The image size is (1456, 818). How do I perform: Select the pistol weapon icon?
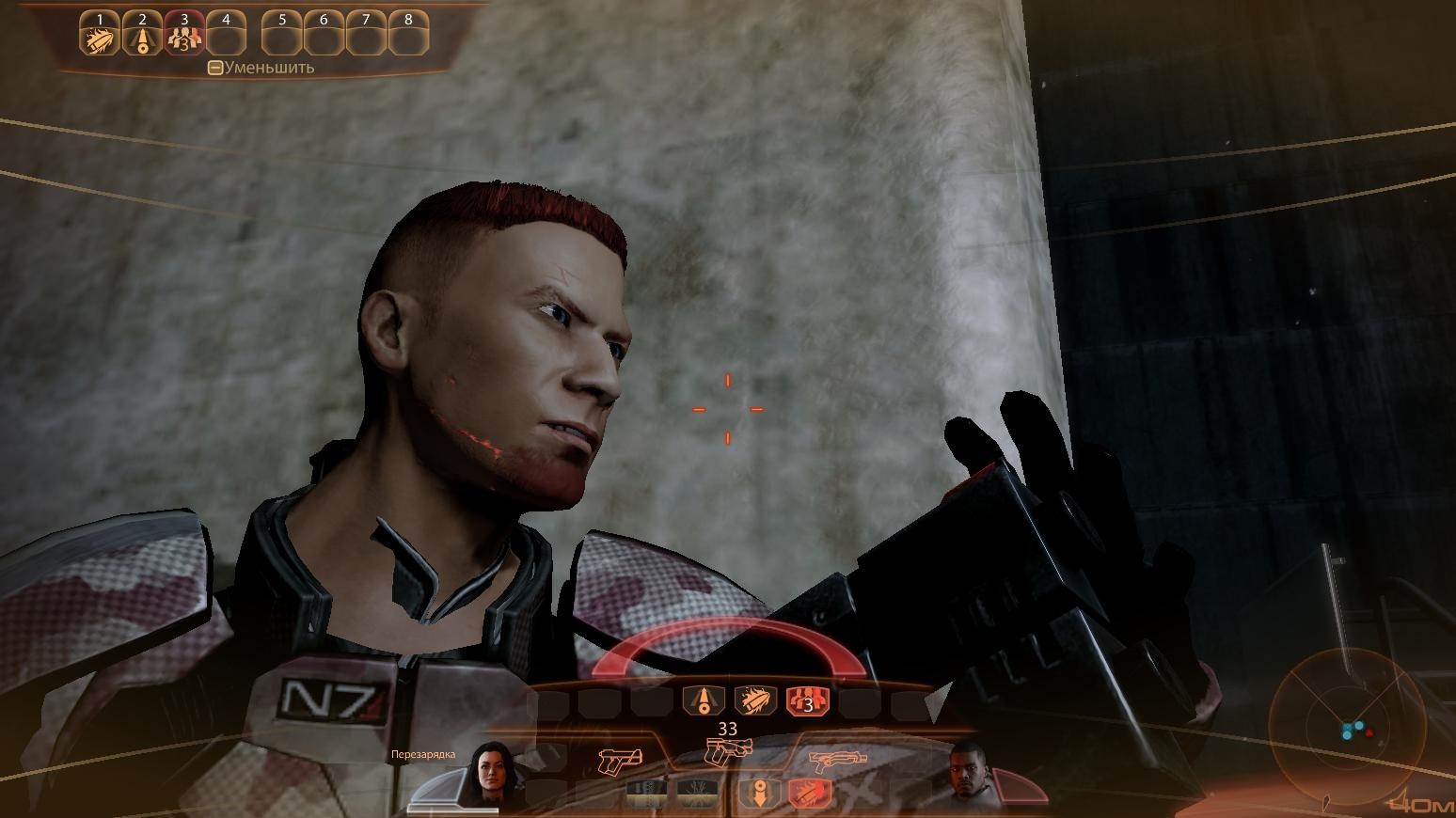619,757
